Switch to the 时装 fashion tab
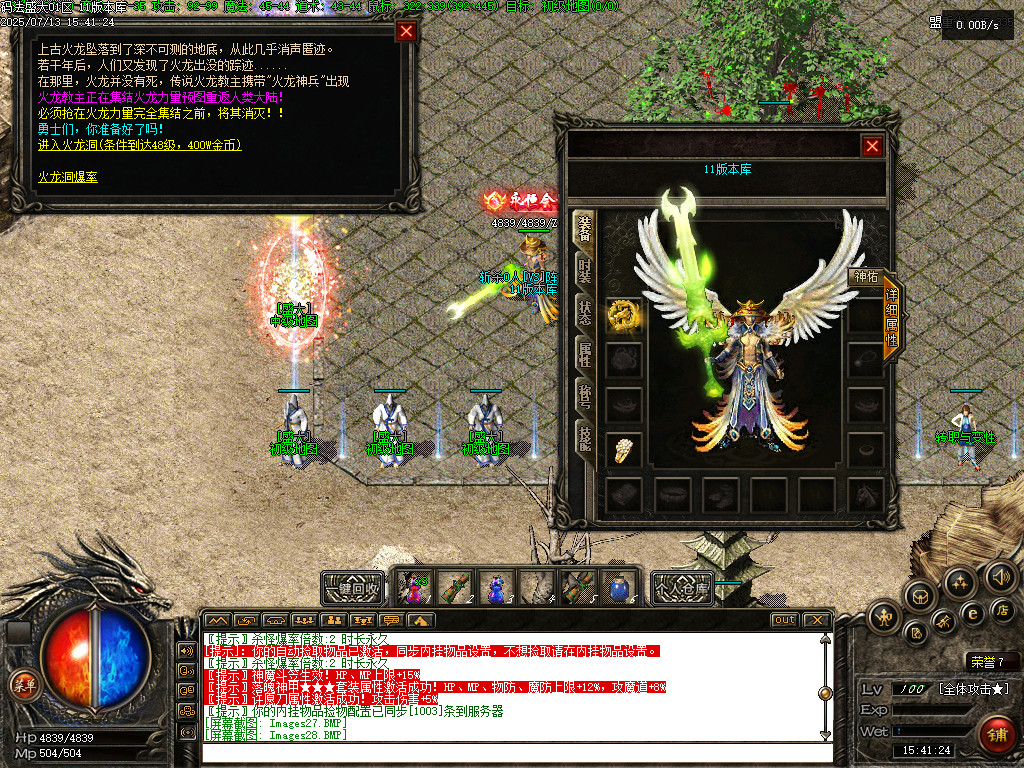Viewport: 1024px width, 768px height. 585,272
